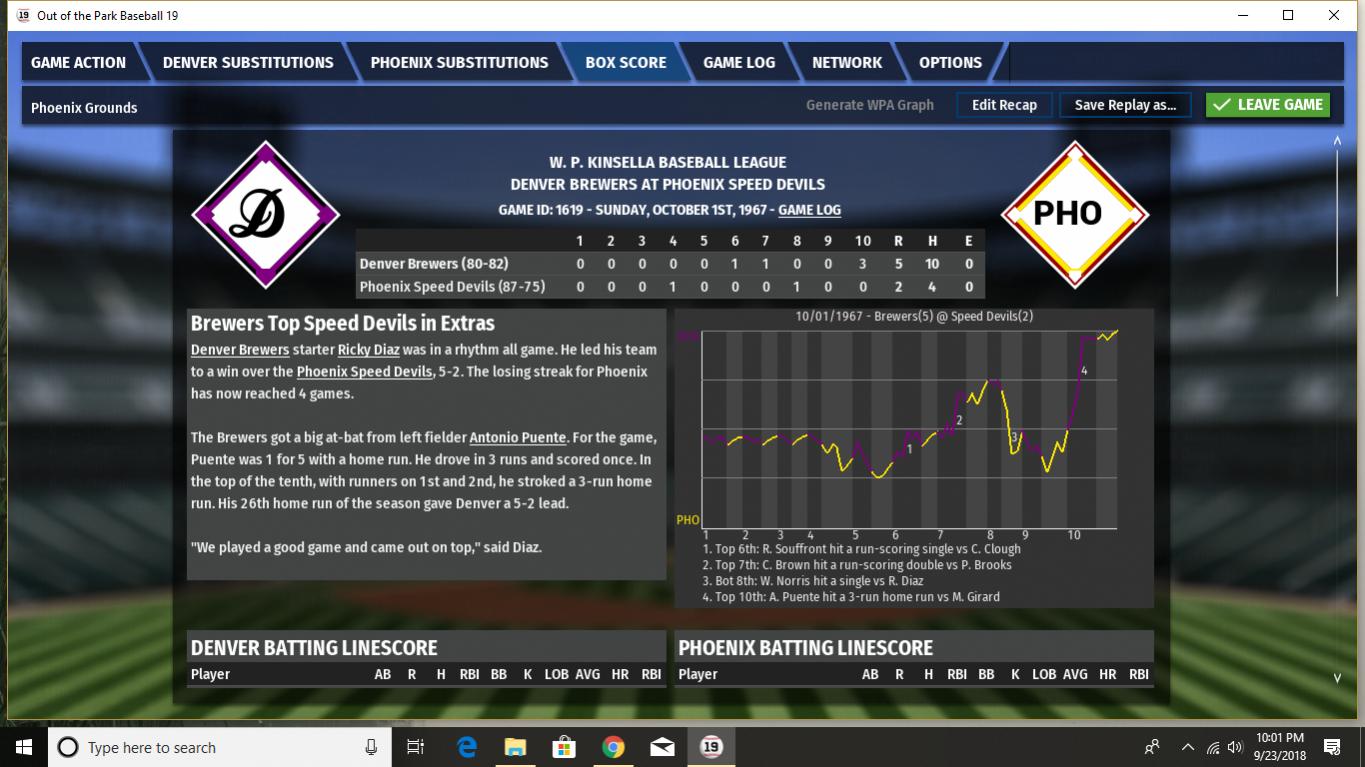View Antonio Puente's player profile link

click(x=517, y=438)
